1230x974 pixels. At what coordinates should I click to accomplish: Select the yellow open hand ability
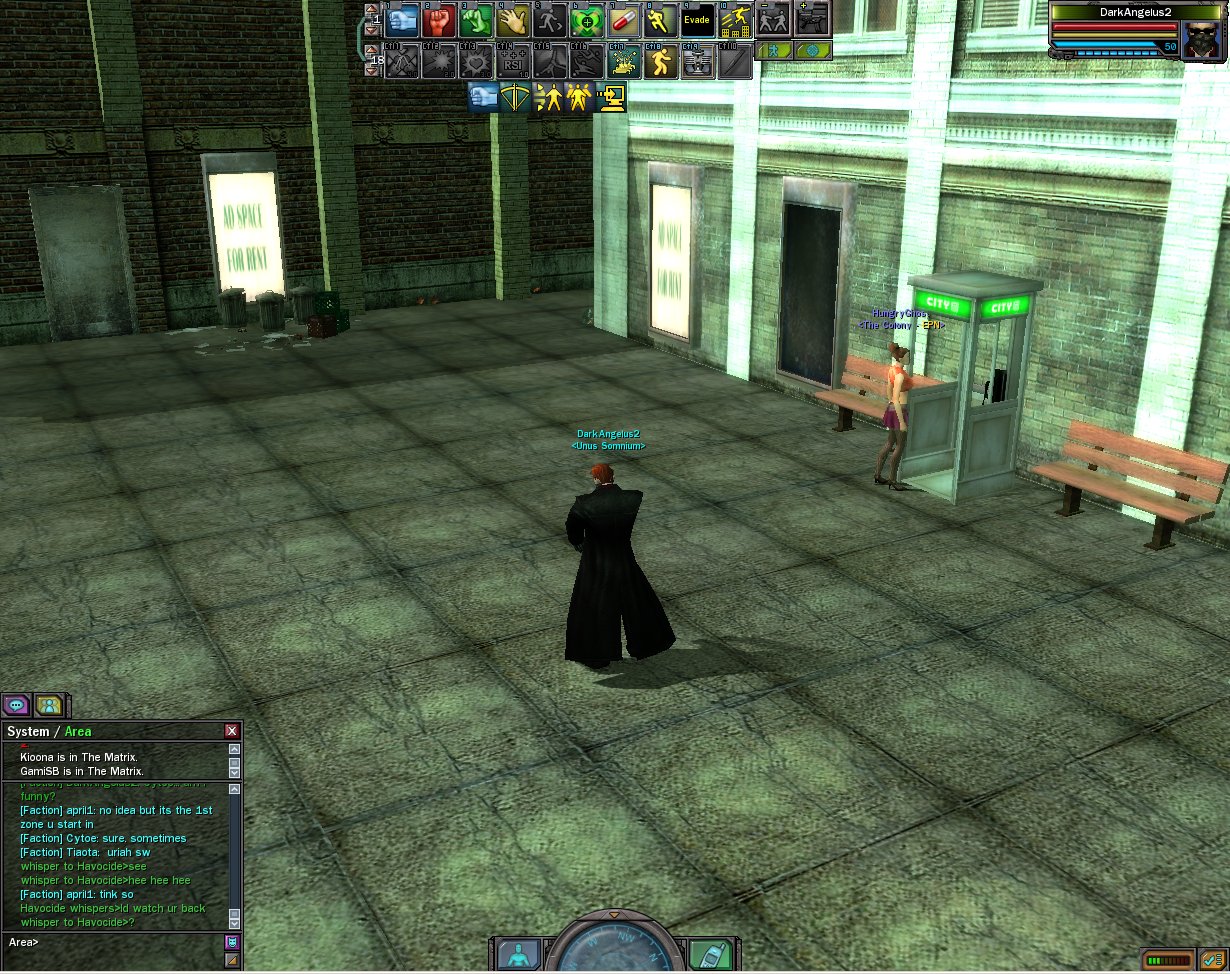pos(512,19)
